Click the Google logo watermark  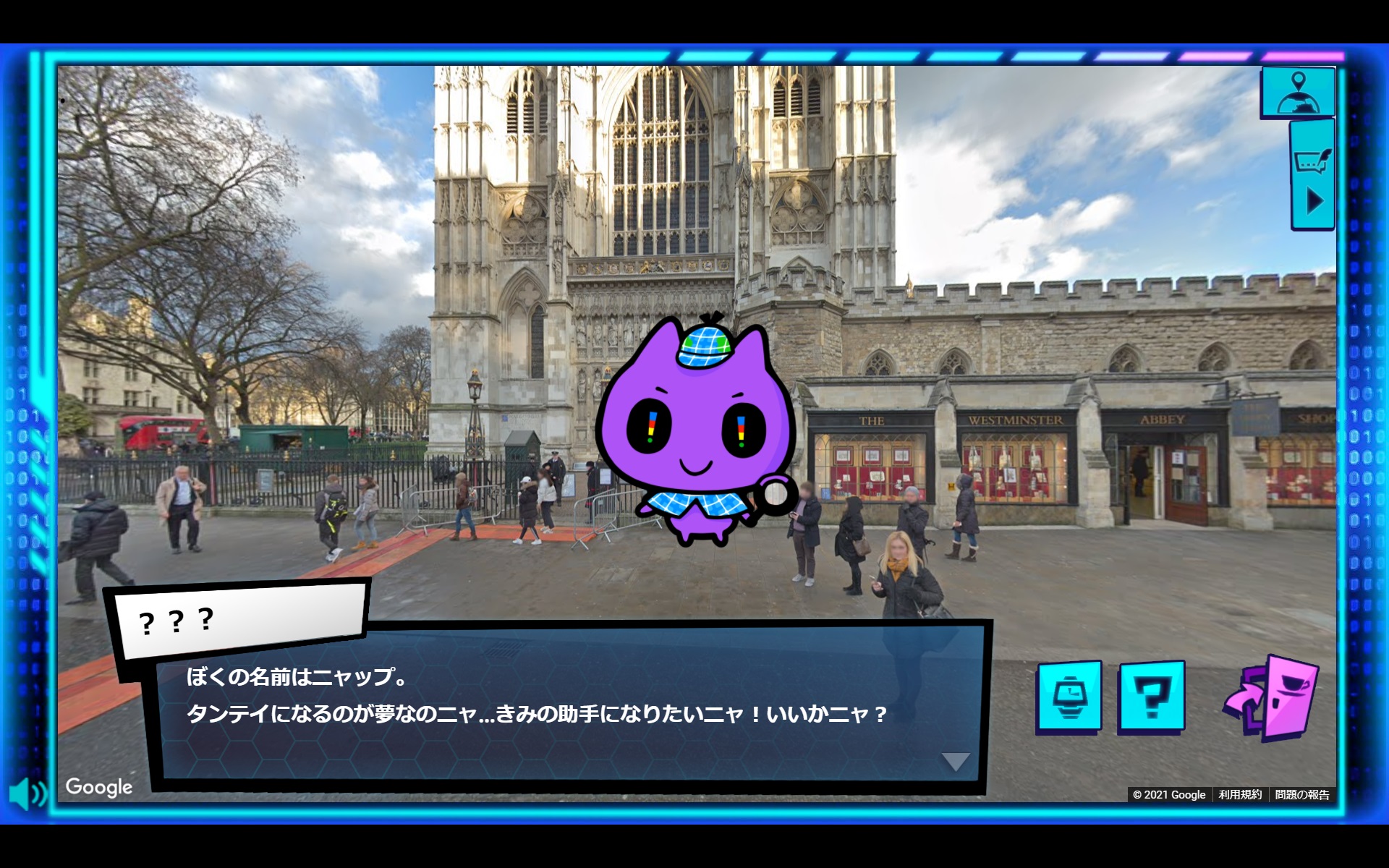click(98, 788)
